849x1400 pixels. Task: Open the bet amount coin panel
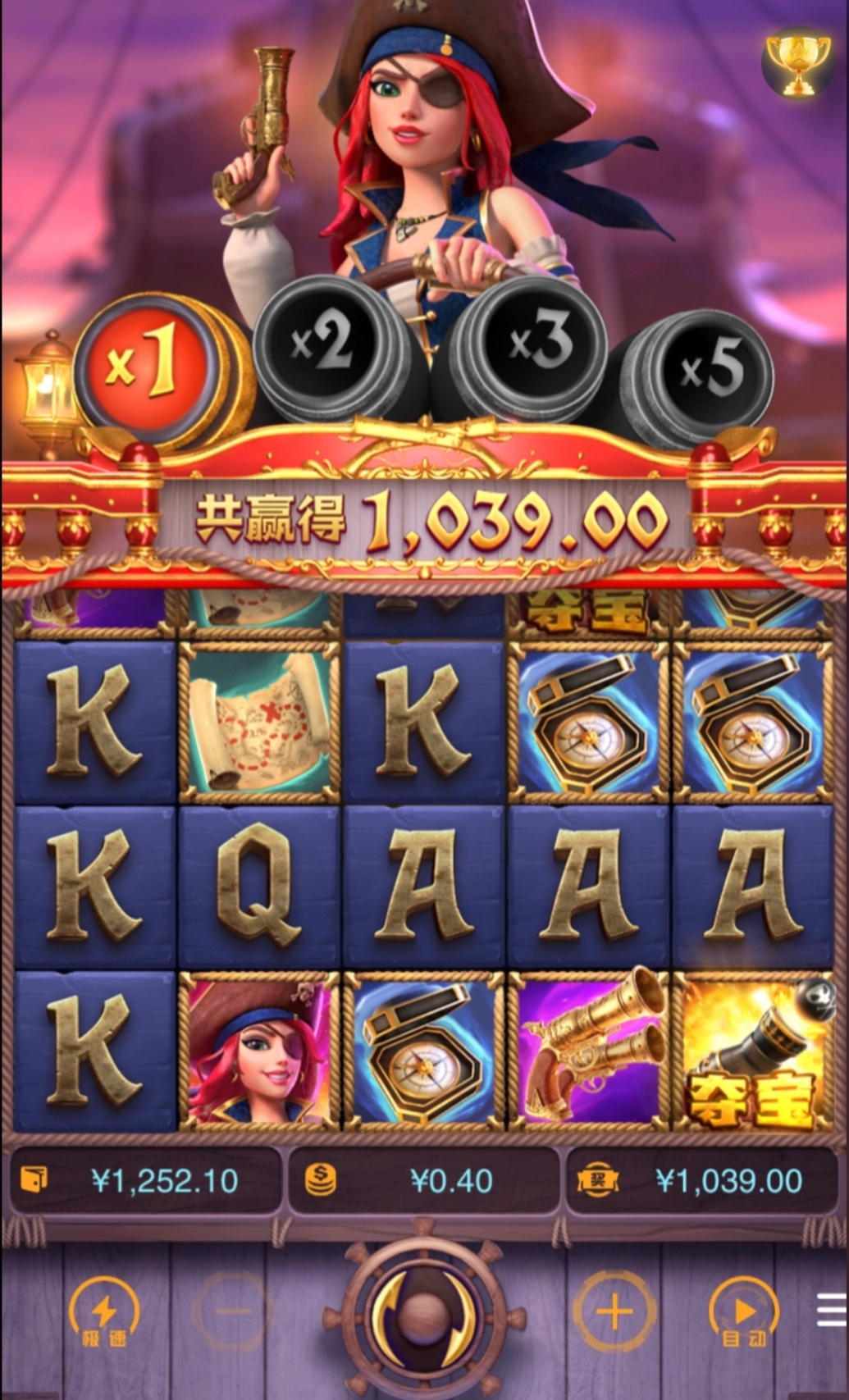coord(423,1181)
